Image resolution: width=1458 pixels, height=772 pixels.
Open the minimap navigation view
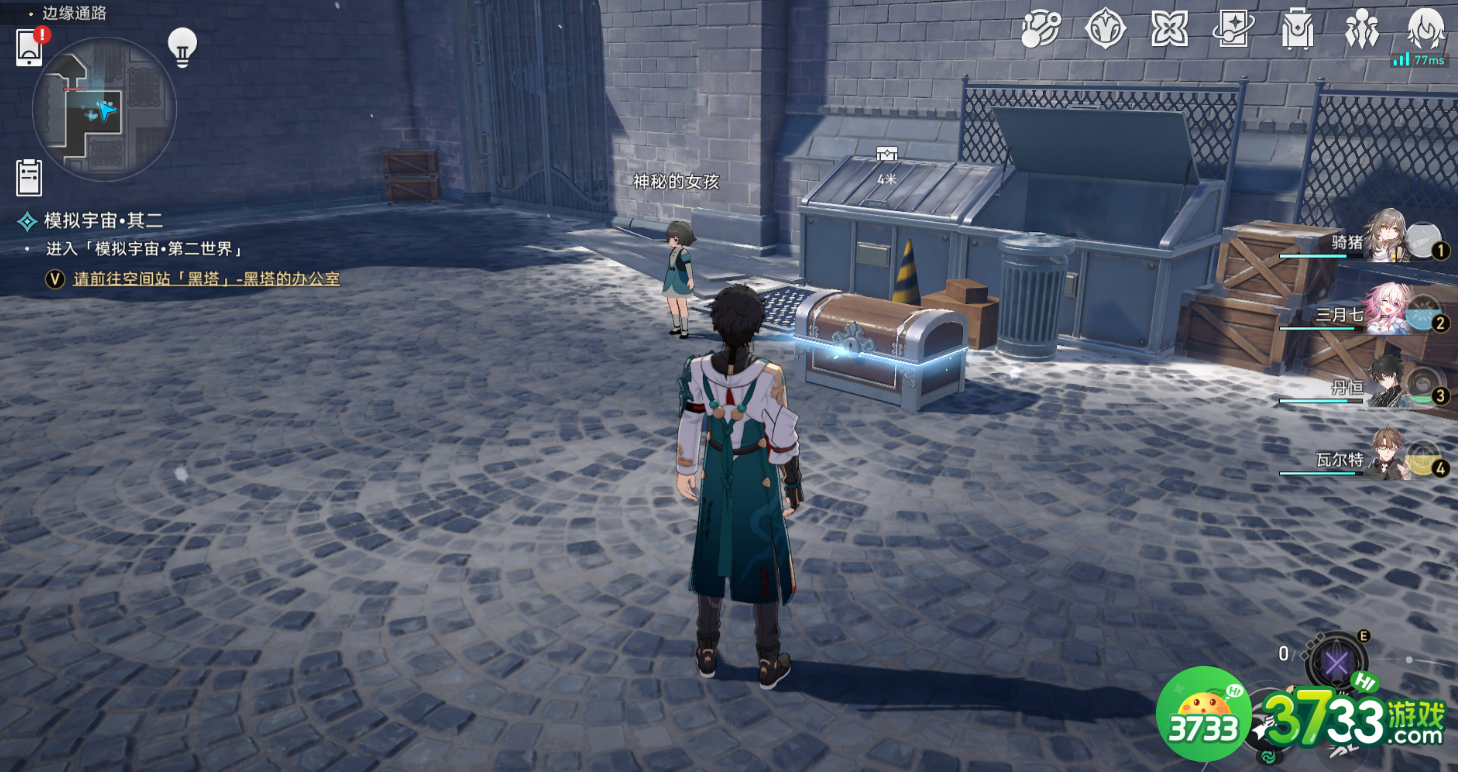pos(104,110)
